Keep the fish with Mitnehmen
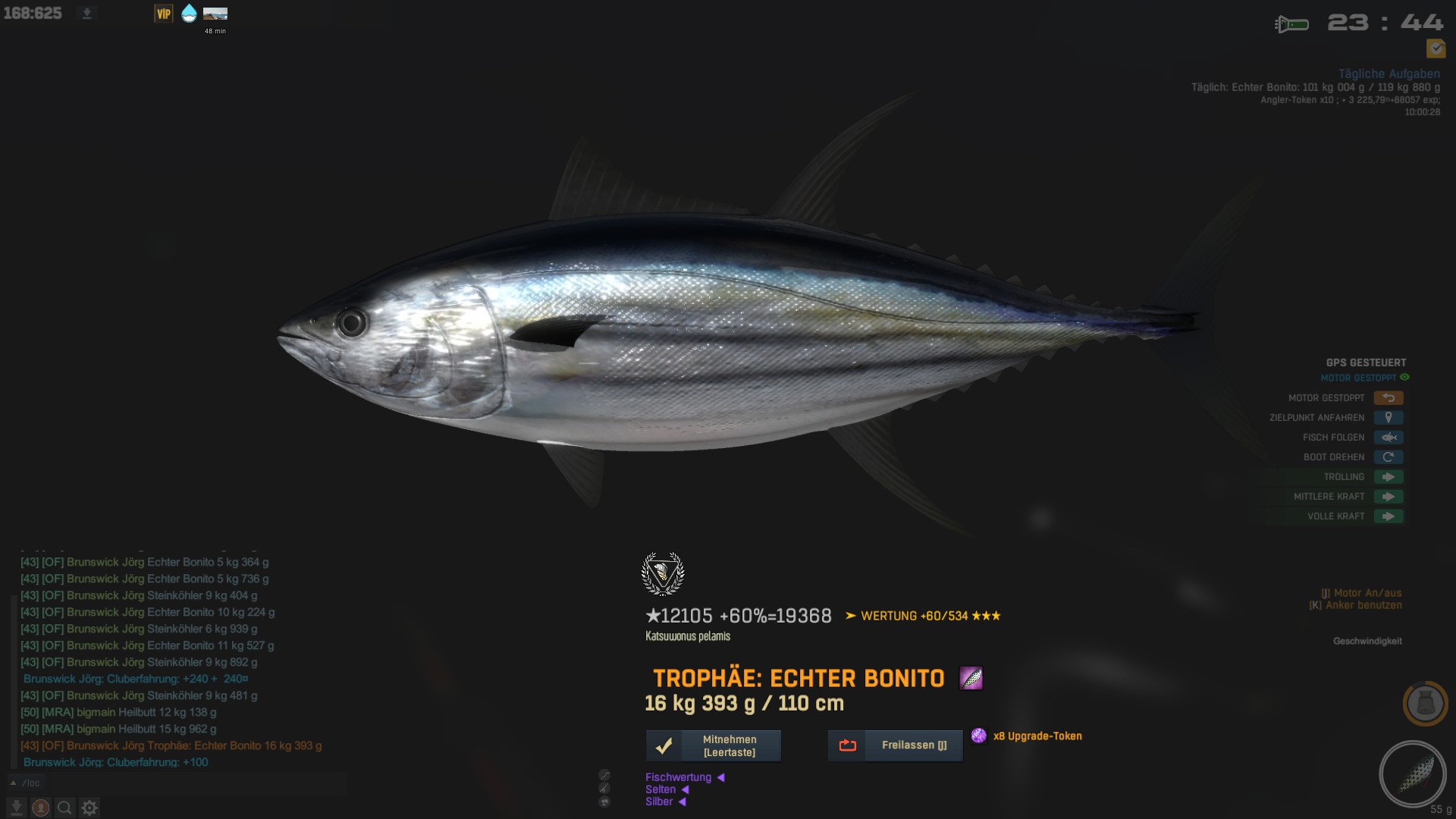Image resolution: width=1456 pixels, height=819 pixels. [x=713, y=745]
